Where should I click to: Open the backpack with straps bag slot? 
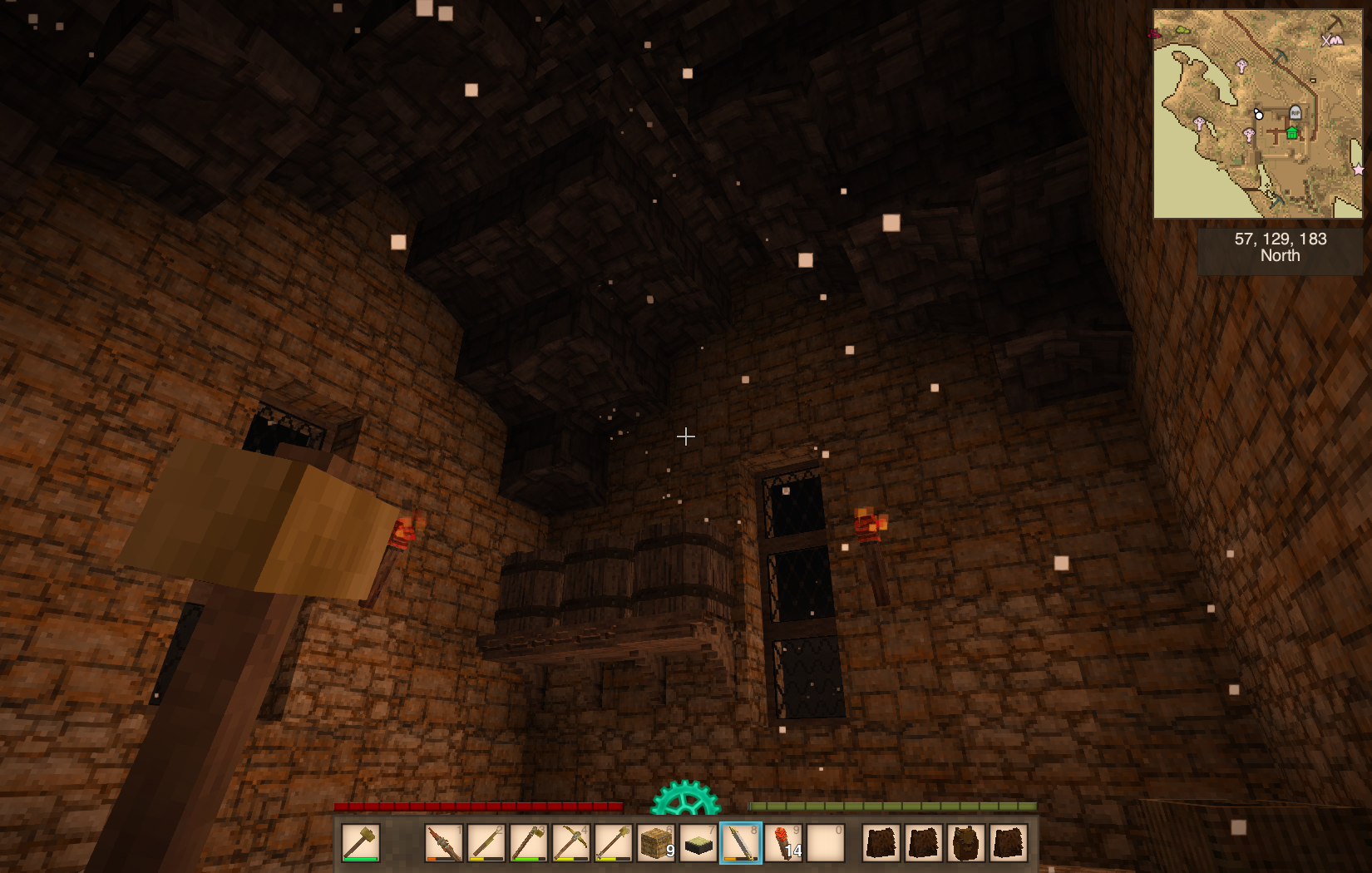coord(965,843)
